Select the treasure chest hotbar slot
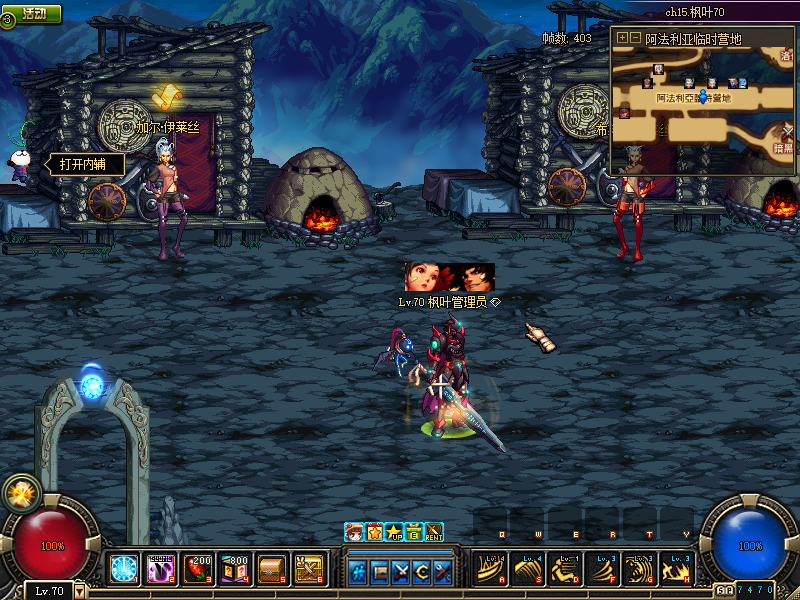This screenshot has width=800, height=600. pos(272,569)
